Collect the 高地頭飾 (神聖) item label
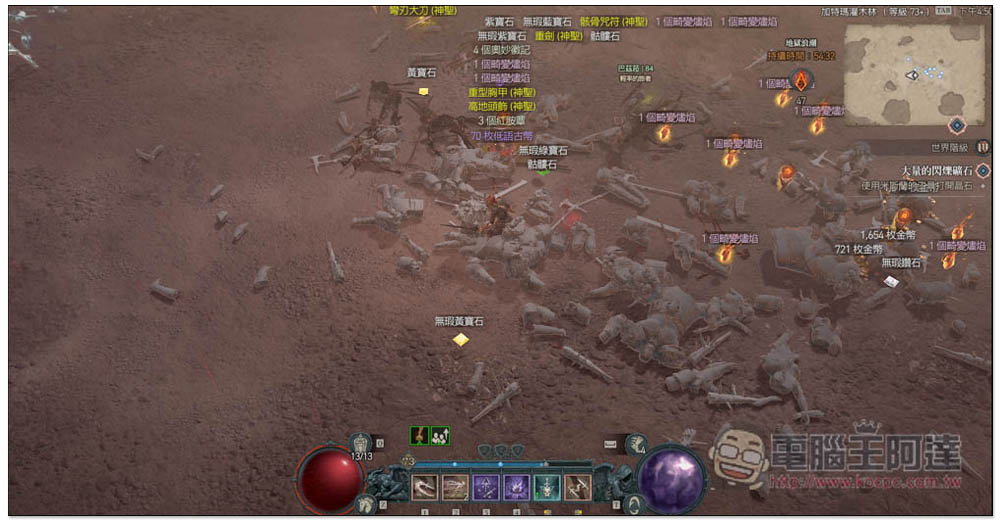This screenshot has width=1000, height=522. [x=502, y=106]
